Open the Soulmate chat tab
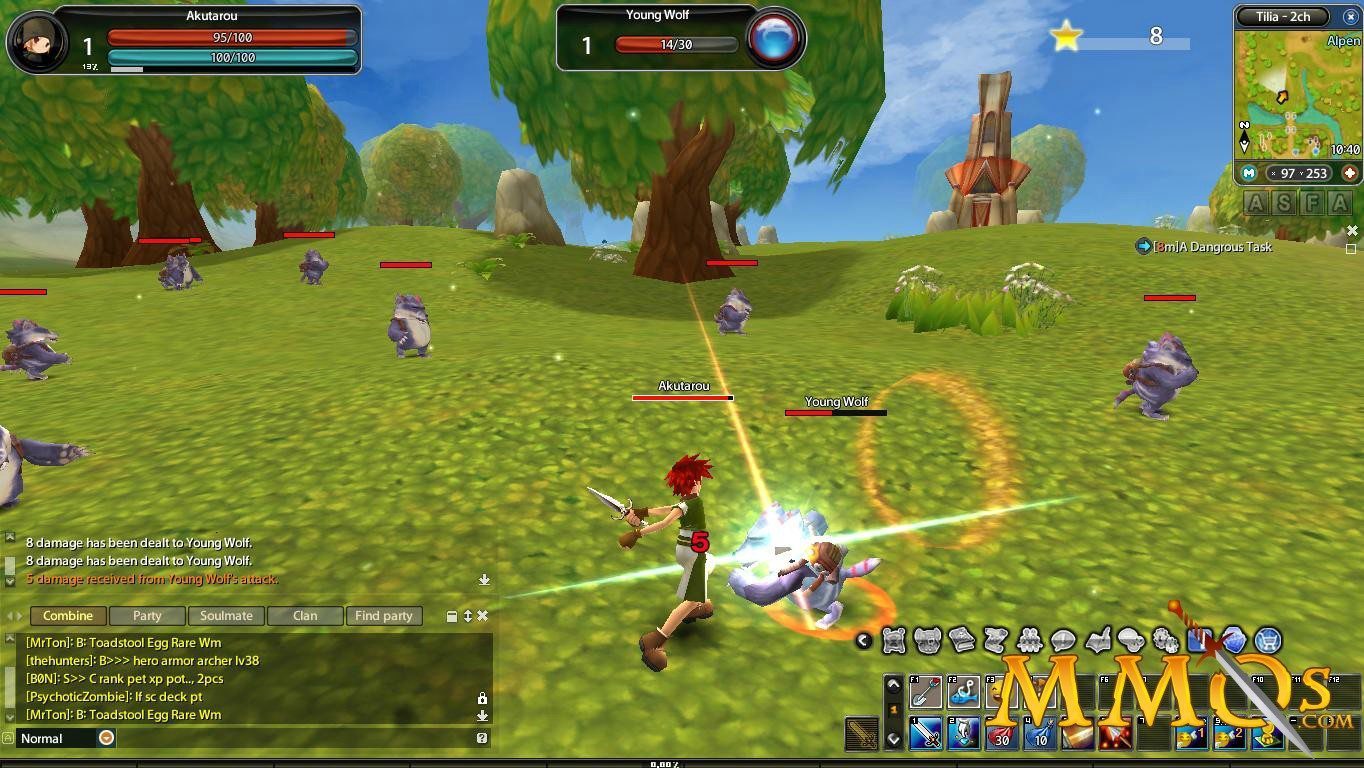Image resolution: width=1364 pixels, height=768 pixels. click(x=226, y=616)
